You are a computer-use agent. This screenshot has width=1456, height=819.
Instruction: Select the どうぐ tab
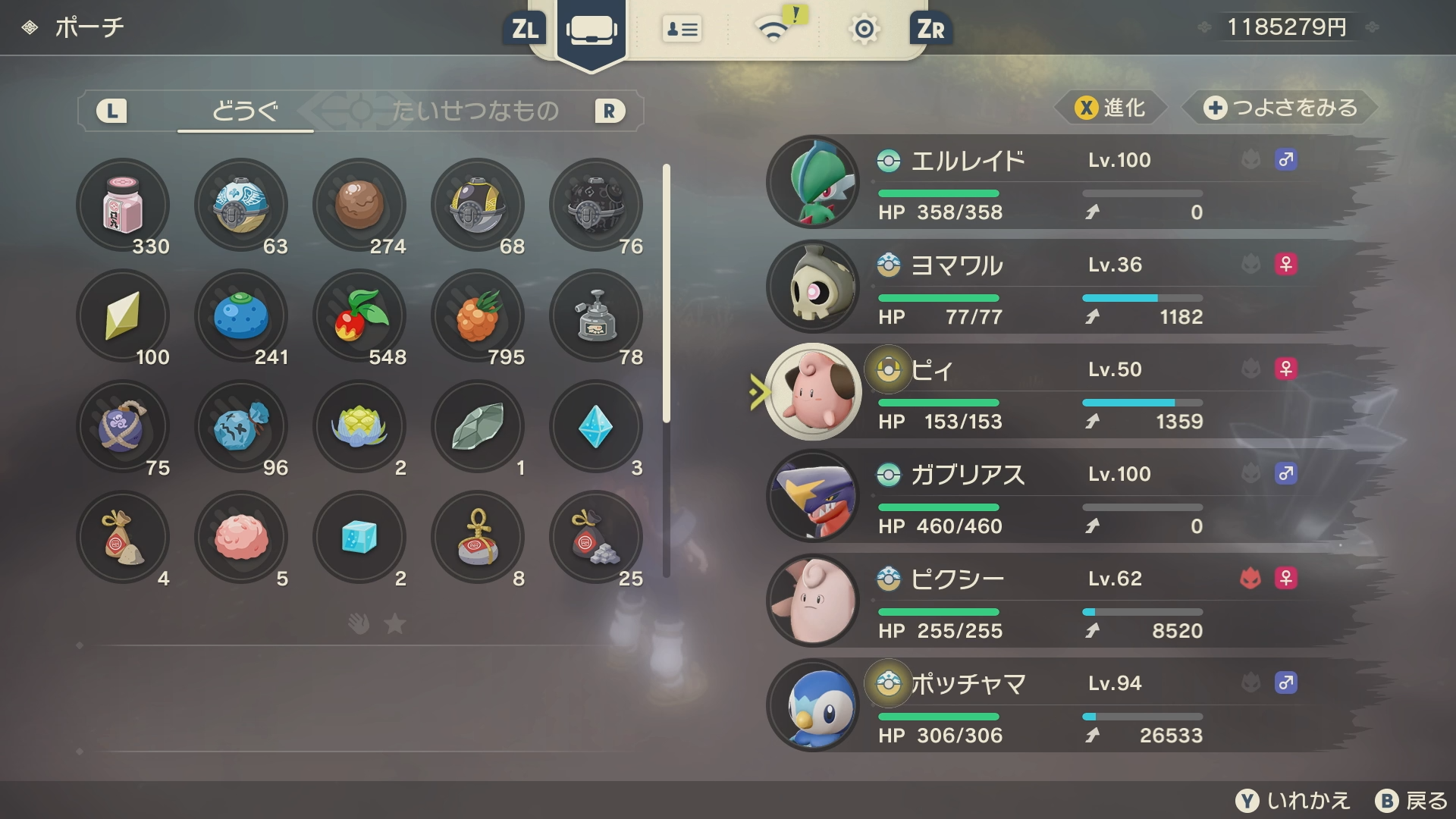coord(244,111)
